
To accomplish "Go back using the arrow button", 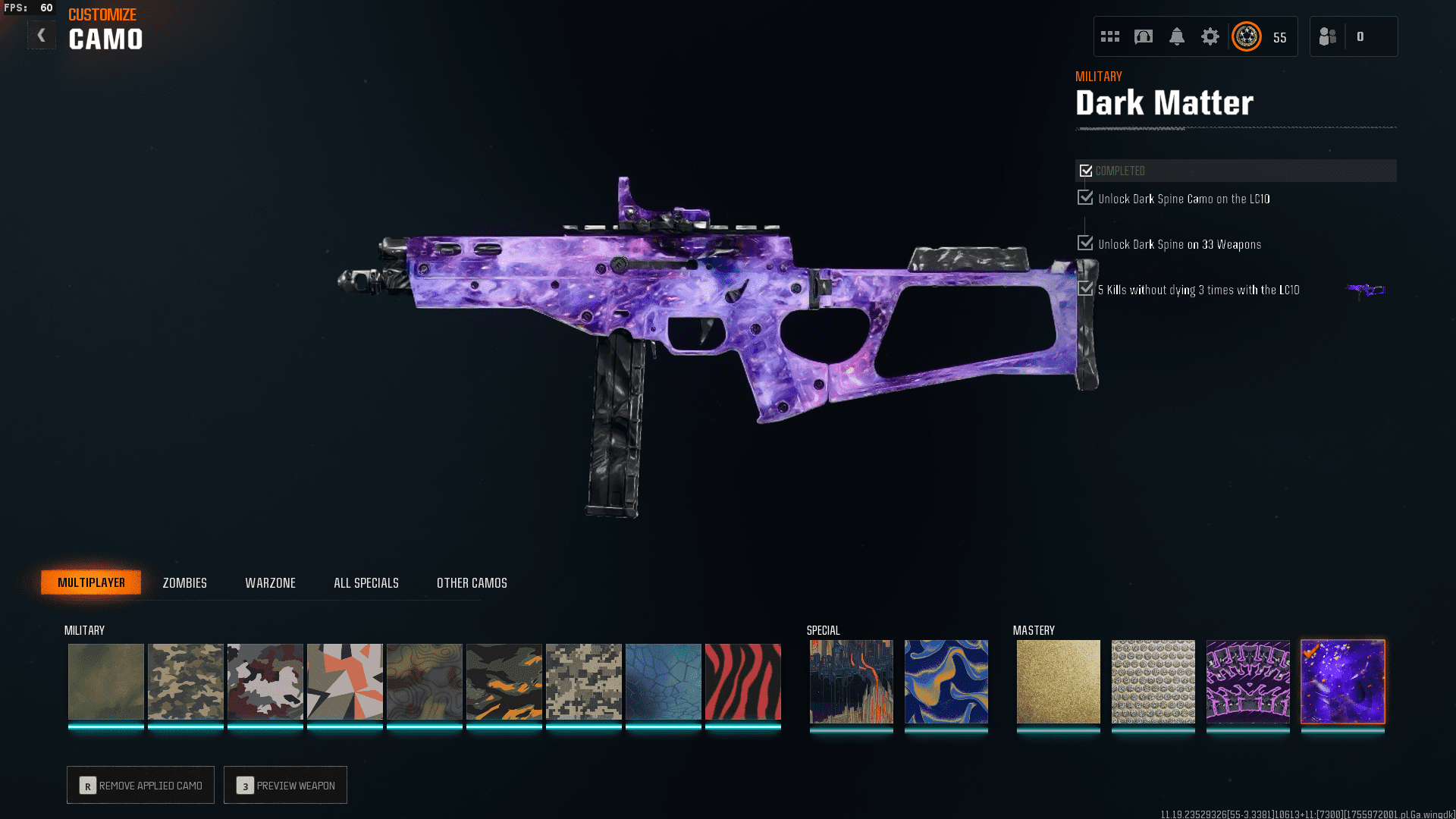I will [42, 36].
